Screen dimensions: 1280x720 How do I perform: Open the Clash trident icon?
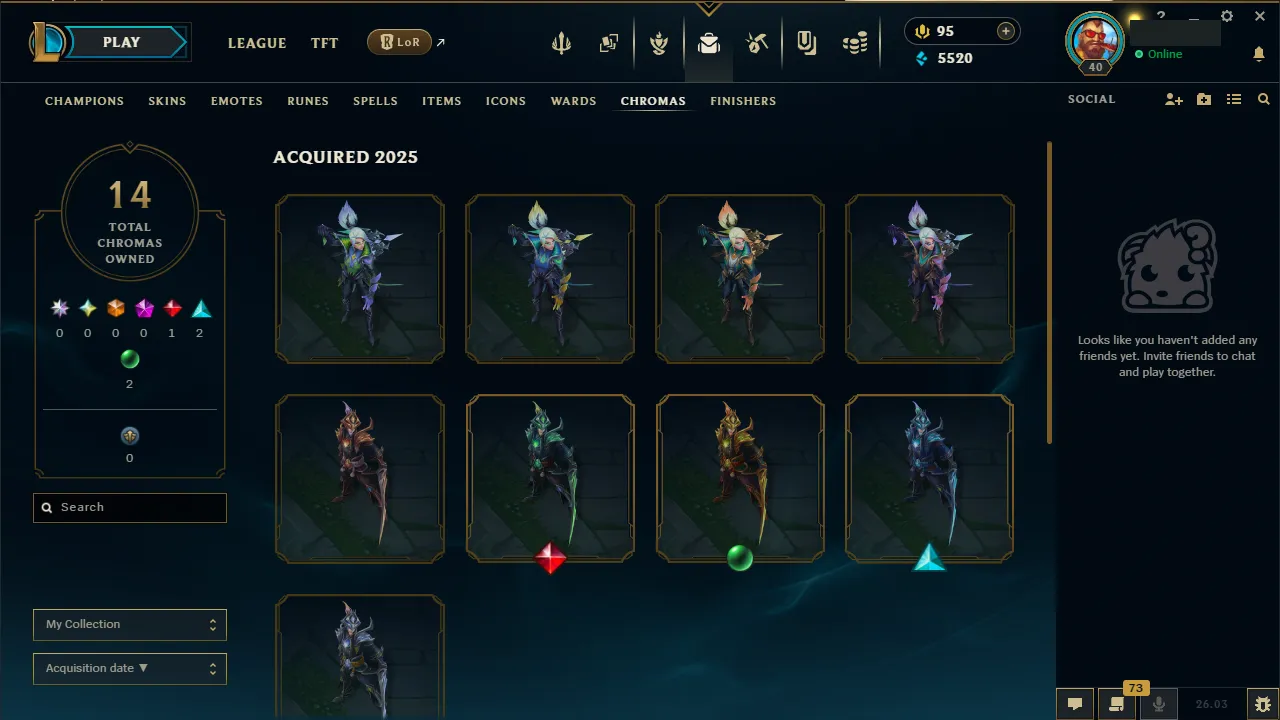click(561, 42)
